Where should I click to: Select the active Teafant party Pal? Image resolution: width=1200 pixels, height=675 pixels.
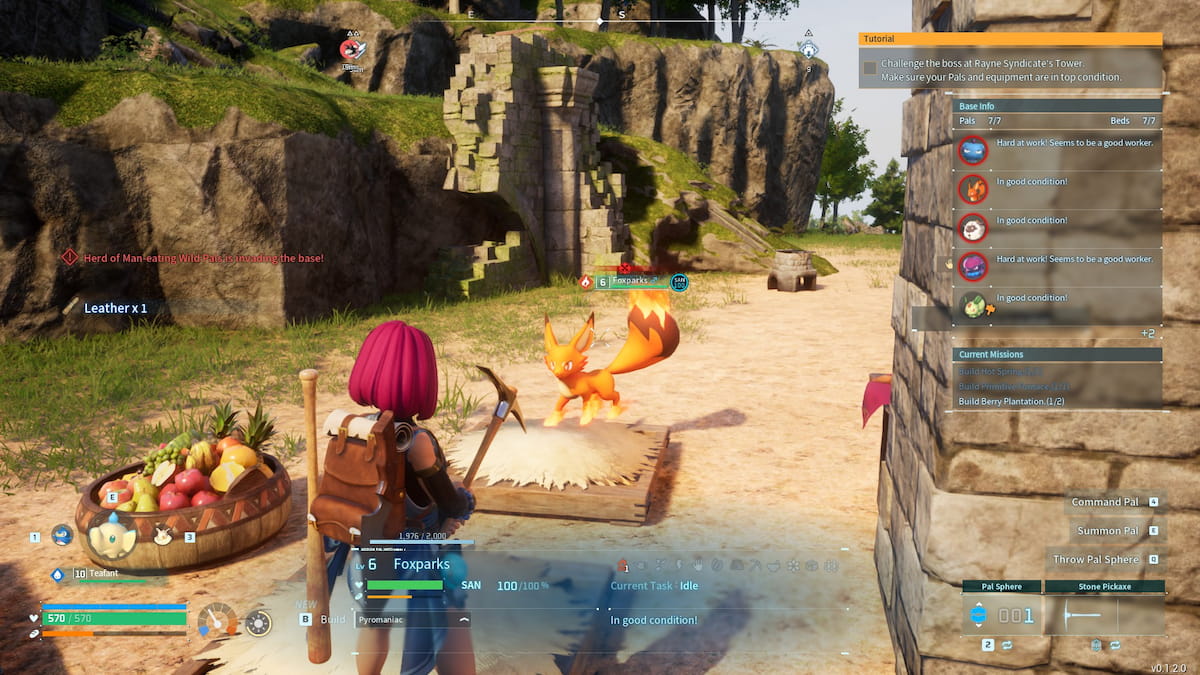(111, 538)
